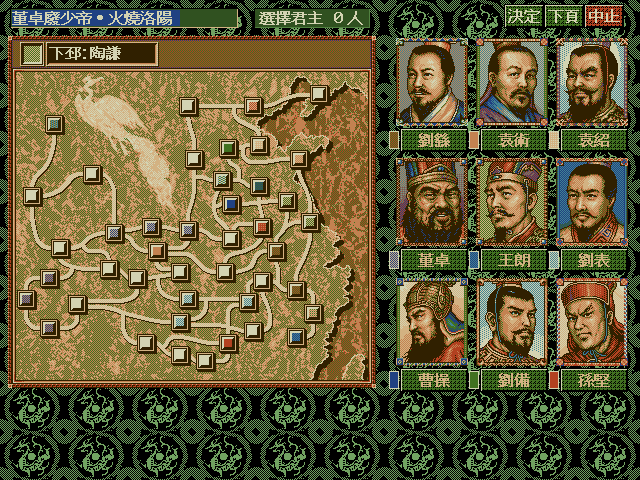Choose ruler 劉備 portrait
This screenshot has height=480, width=640.
click(512, 324)
